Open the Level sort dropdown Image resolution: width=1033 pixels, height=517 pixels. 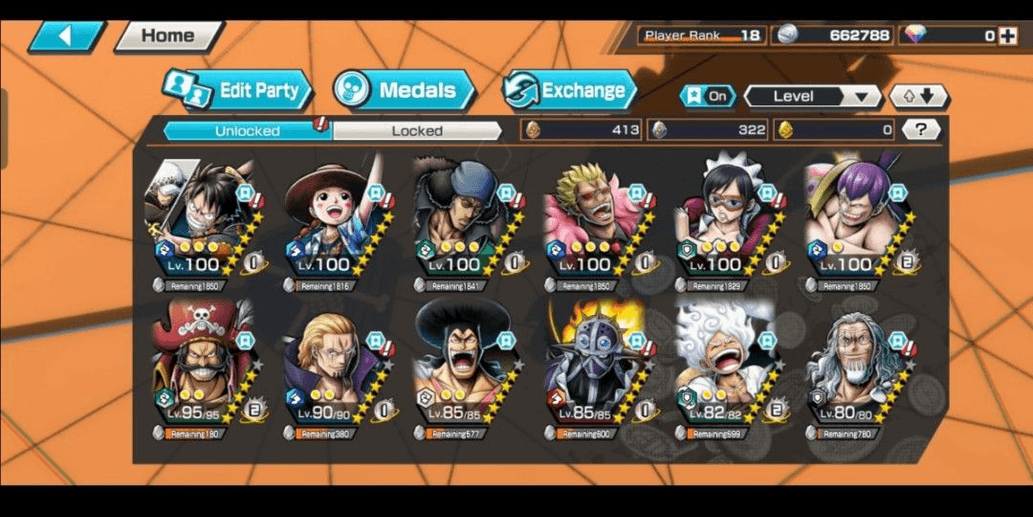coord(812,97)
